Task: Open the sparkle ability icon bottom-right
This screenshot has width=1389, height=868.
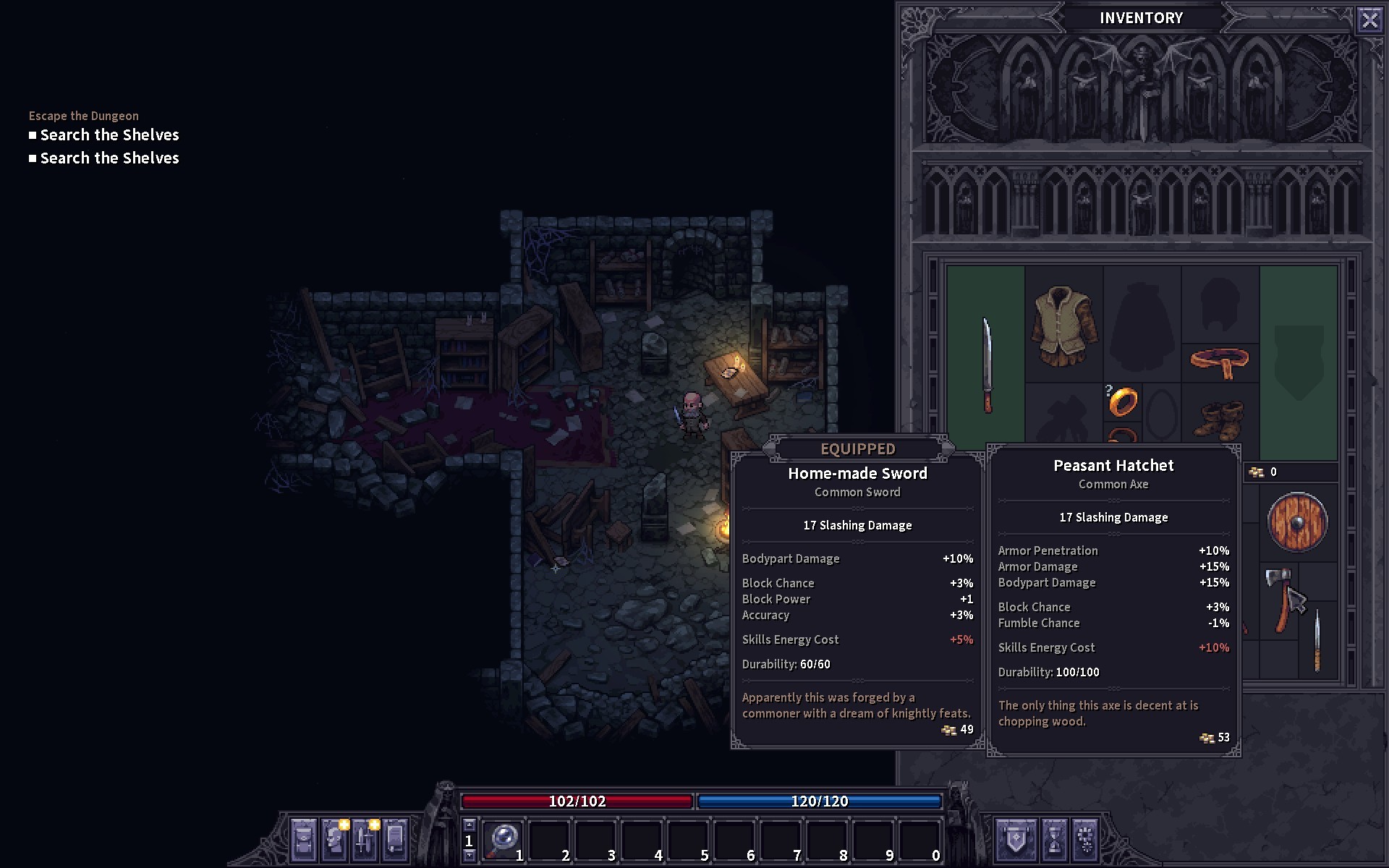Action: click(1085, 841)
